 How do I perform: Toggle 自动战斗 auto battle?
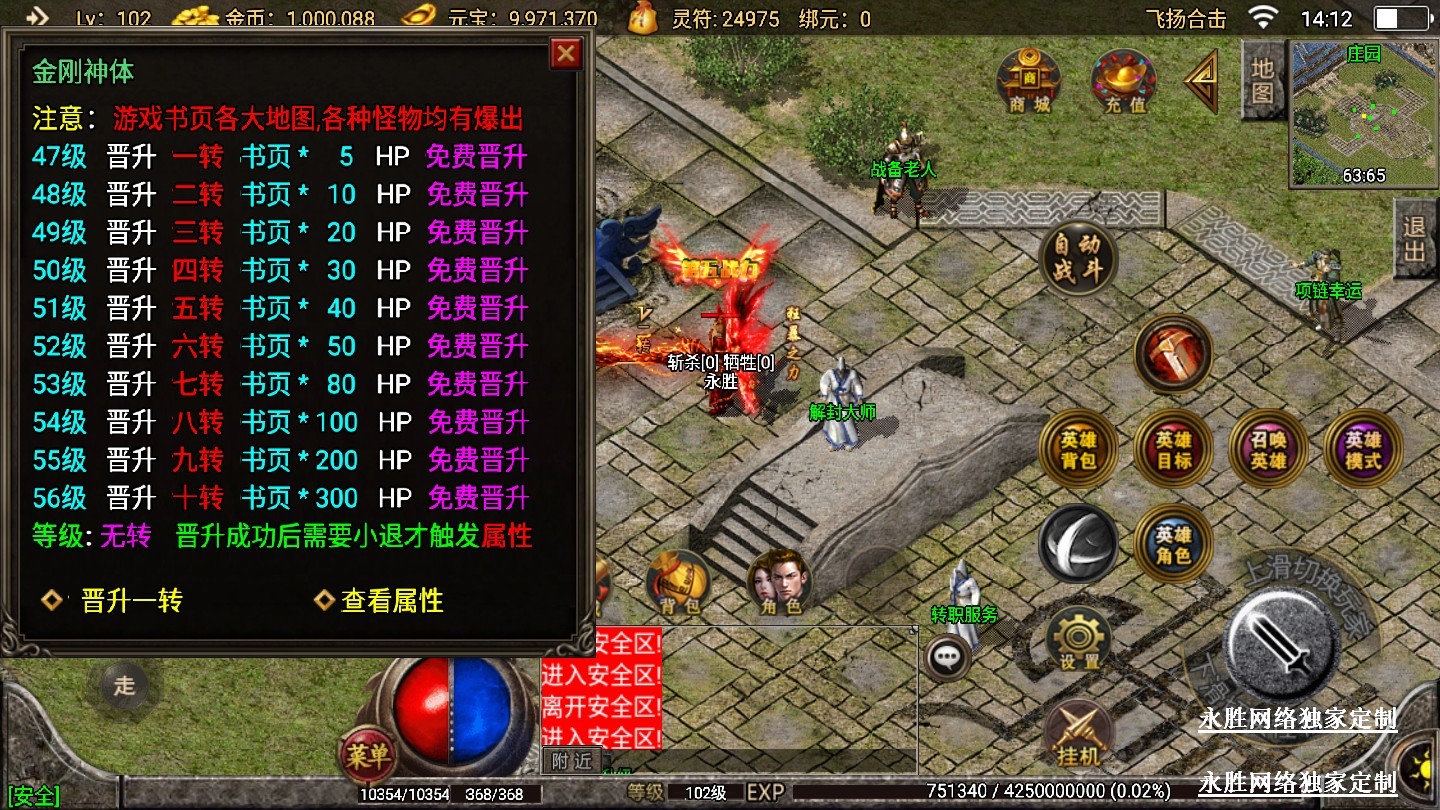(1077, 258)
